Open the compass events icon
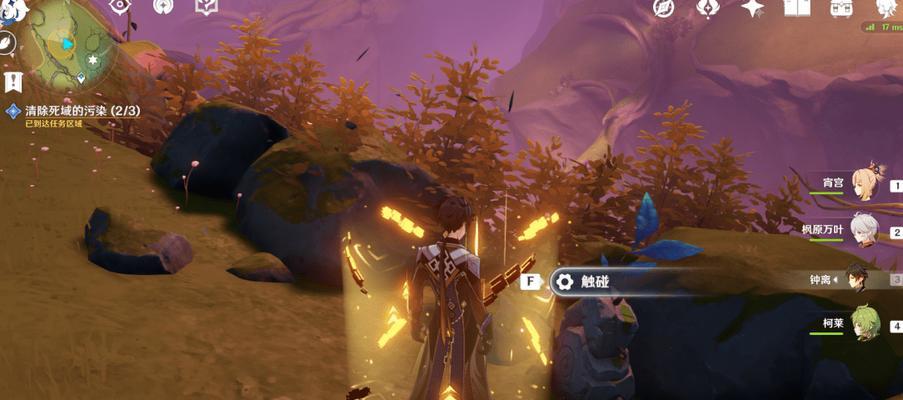The image size is (903, 400). 664,7
